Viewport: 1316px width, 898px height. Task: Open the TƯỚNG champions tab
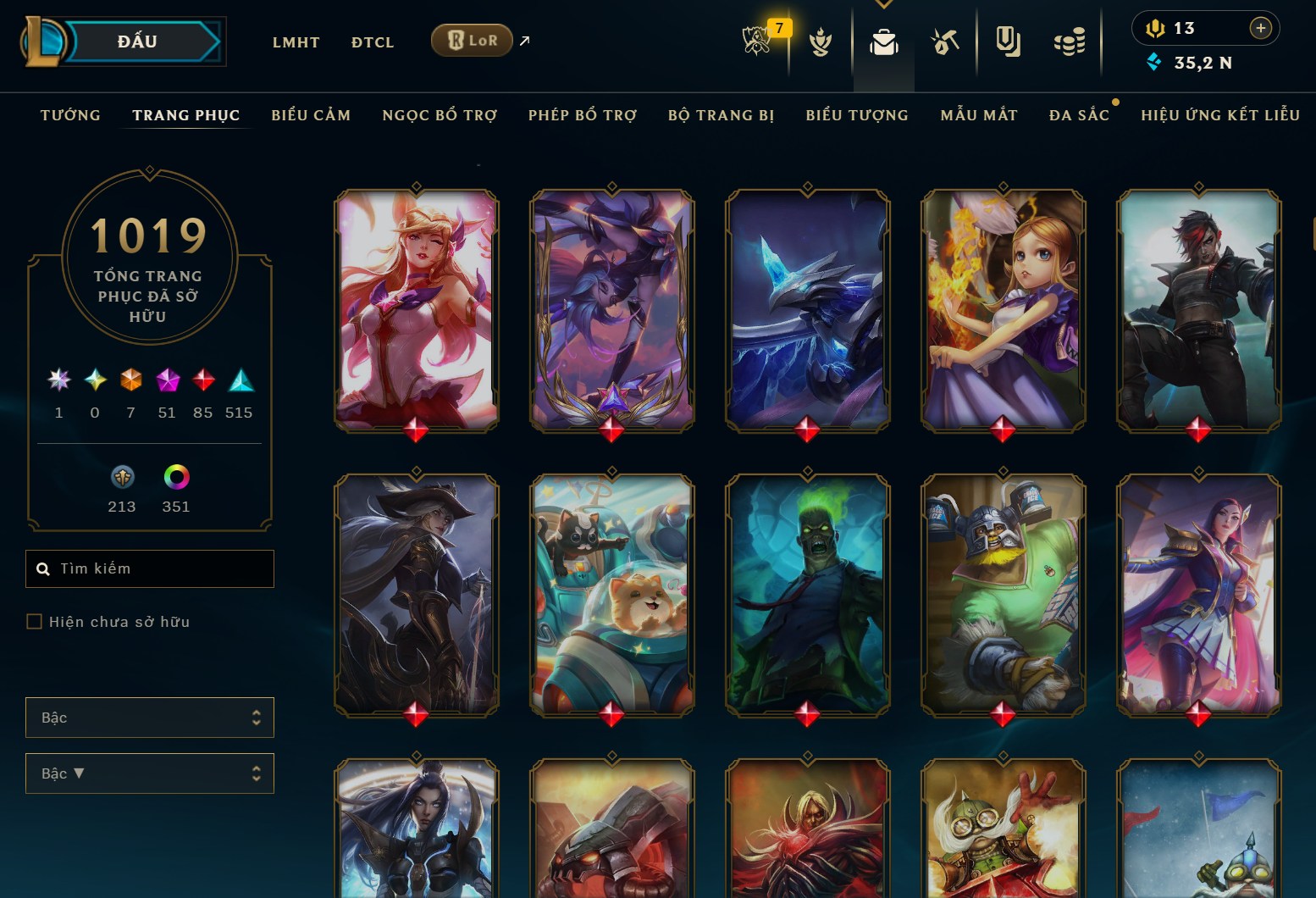[70, 115]
